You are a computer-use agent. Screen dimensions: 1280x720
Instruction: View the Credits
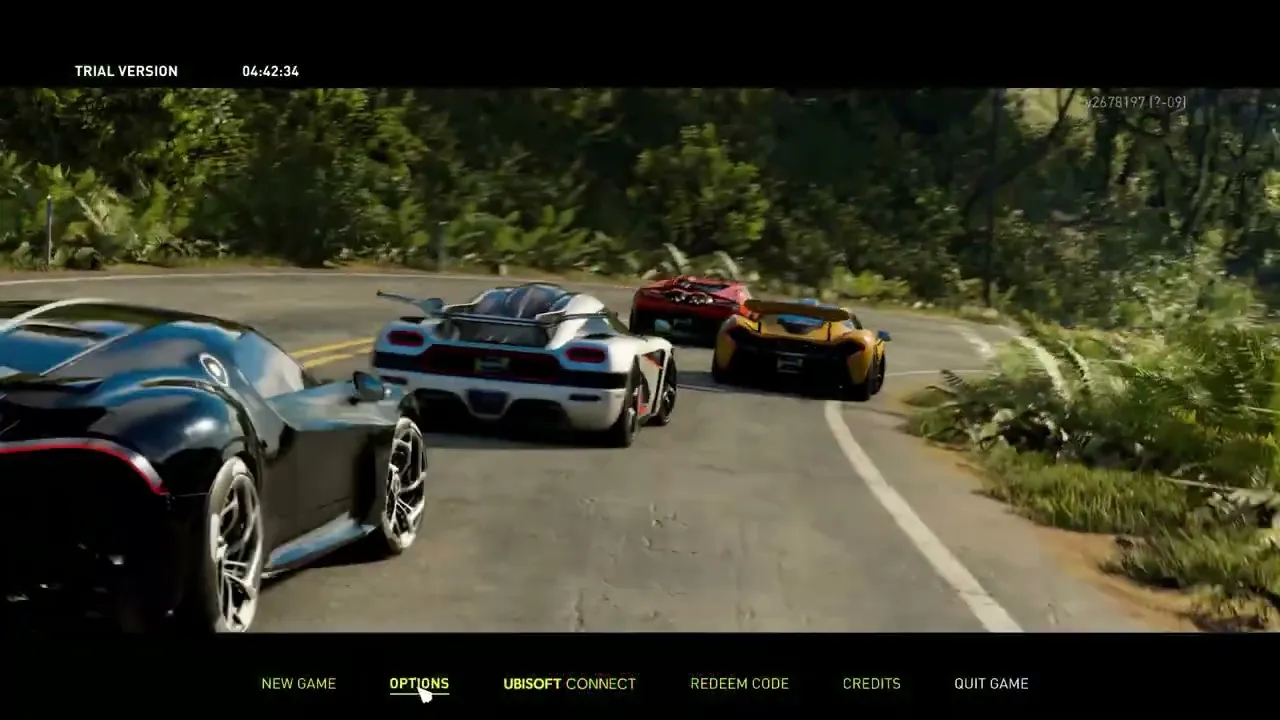point(871,684)
